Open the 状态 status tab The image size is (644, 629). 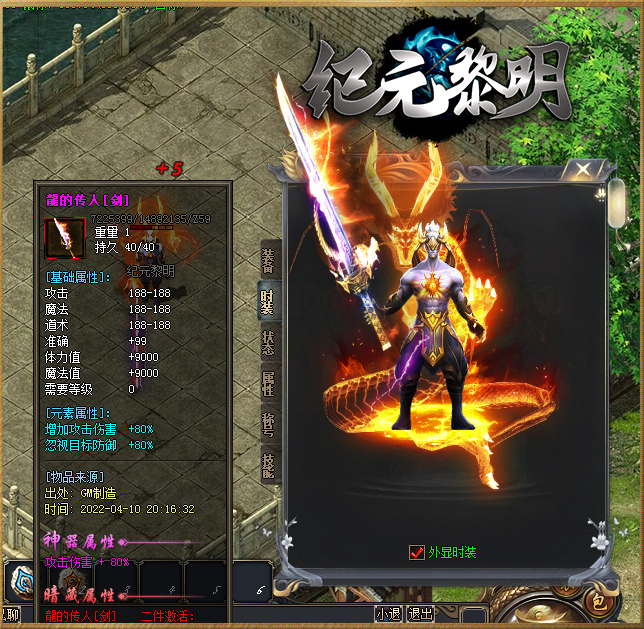[268, 343]
